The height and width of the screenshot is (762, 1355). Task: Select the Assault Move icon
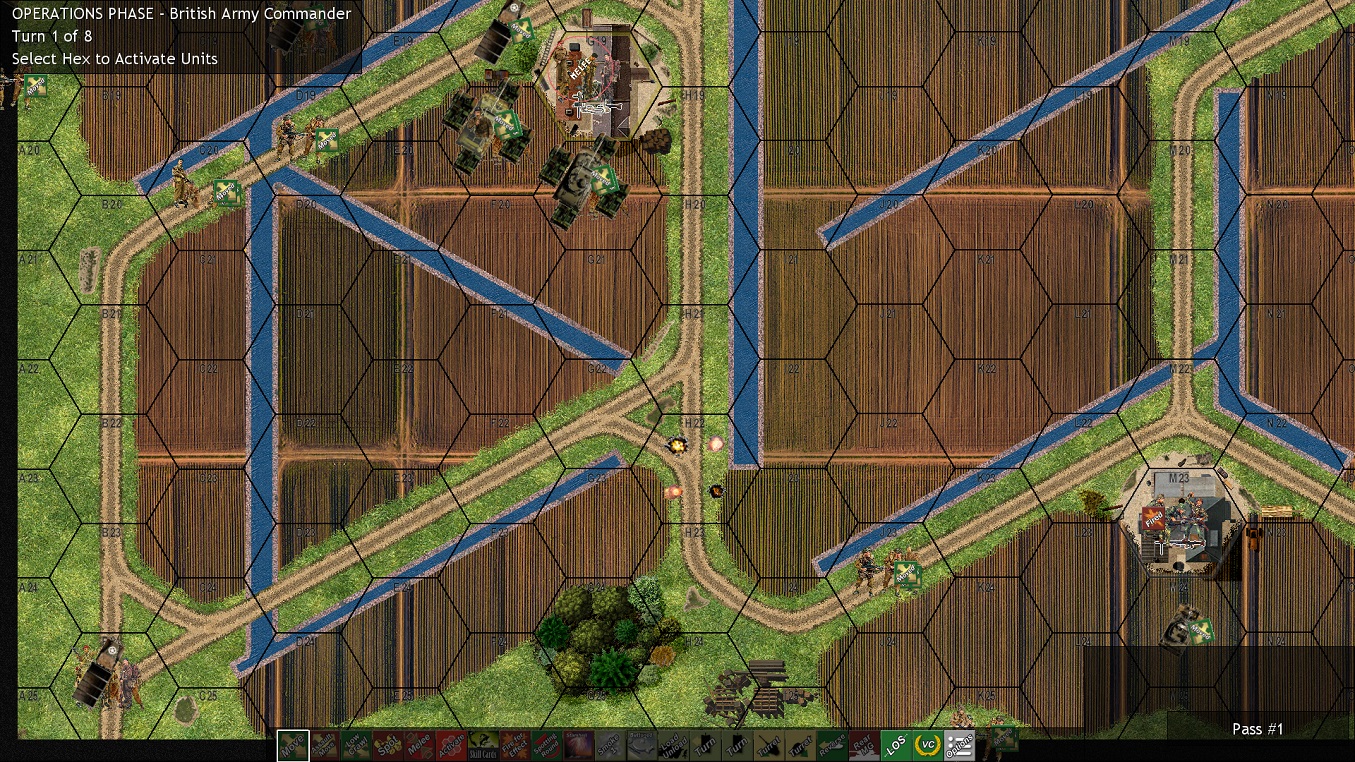(325, 745)
